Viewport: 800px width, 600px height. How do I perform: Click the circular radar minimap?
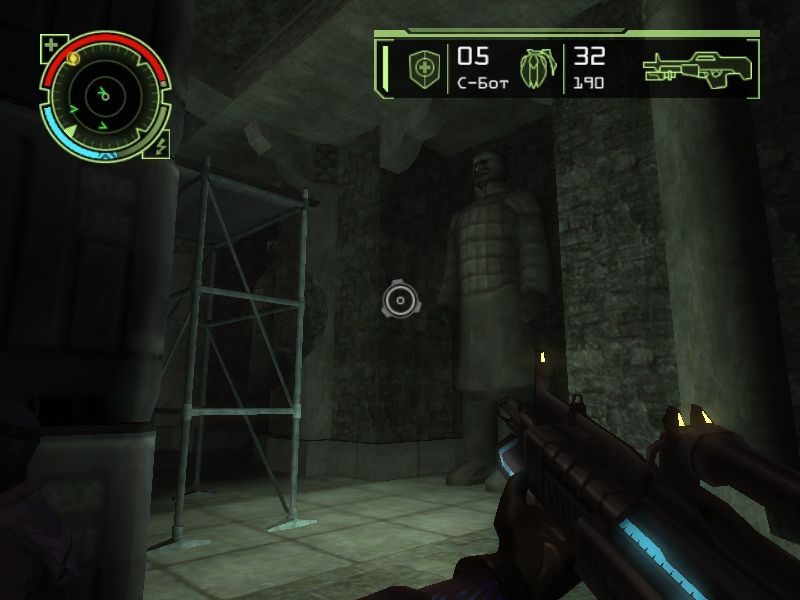104,96
